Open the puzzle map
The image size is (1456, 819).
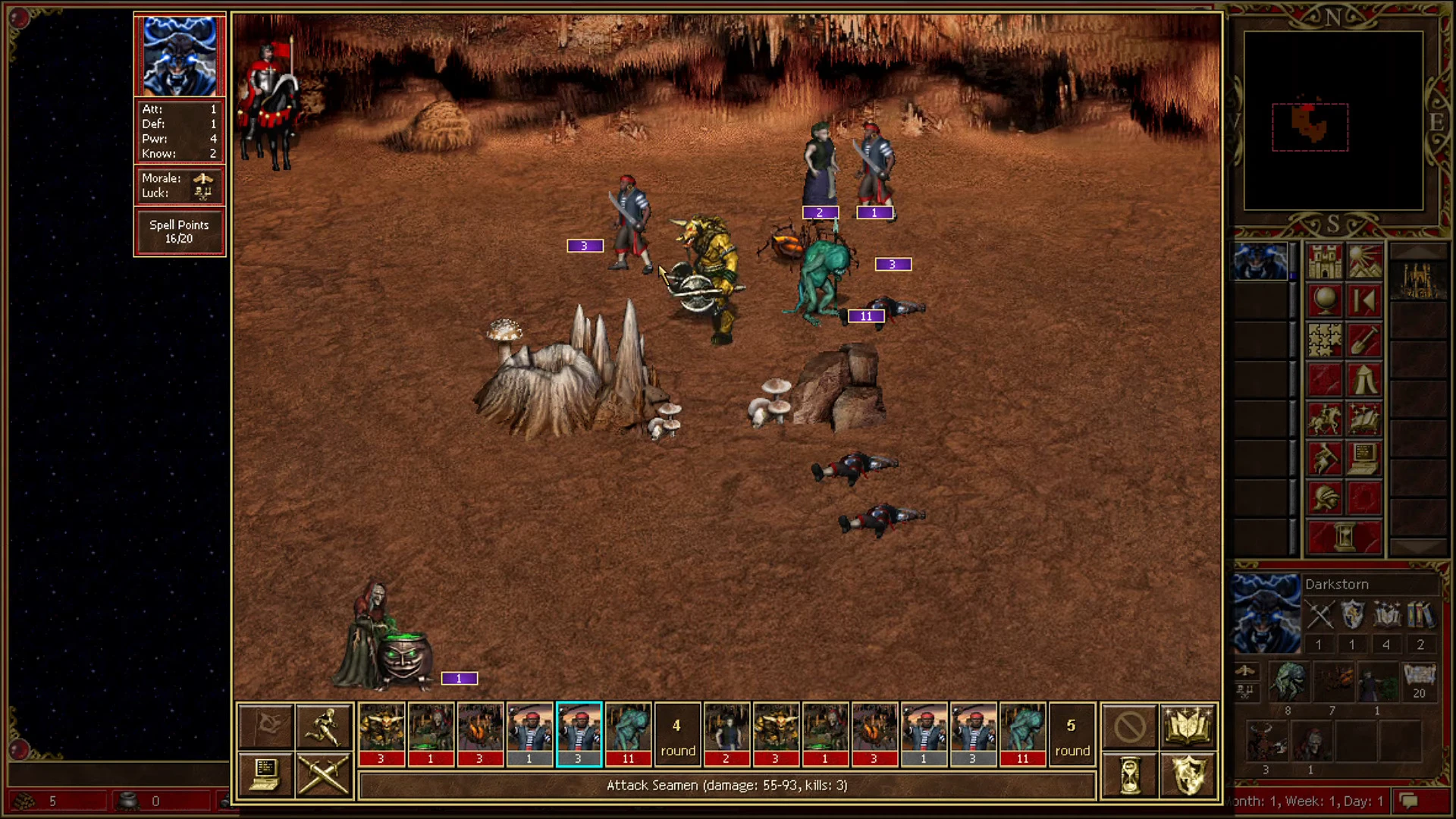coord(1324,340)
